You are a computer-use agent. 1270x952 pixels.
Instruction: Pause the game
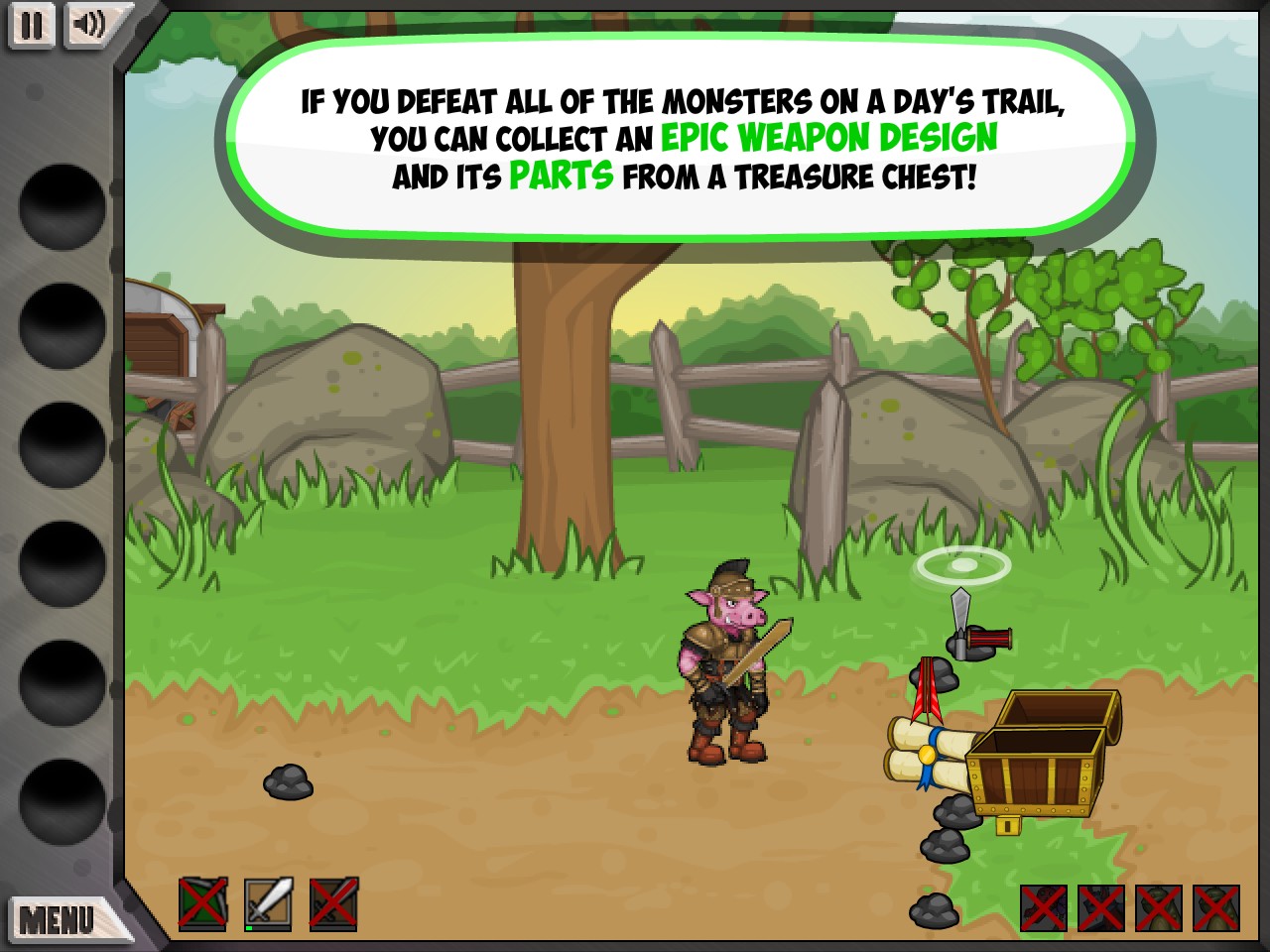32,25
